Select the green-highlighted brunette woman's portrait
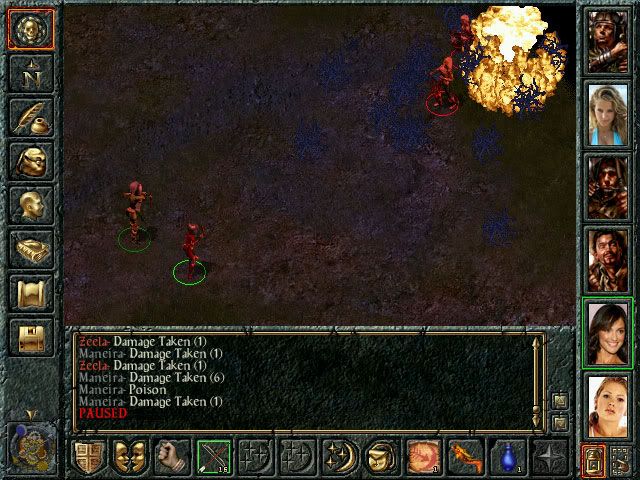The image size is (640, 480). [607, 335]
